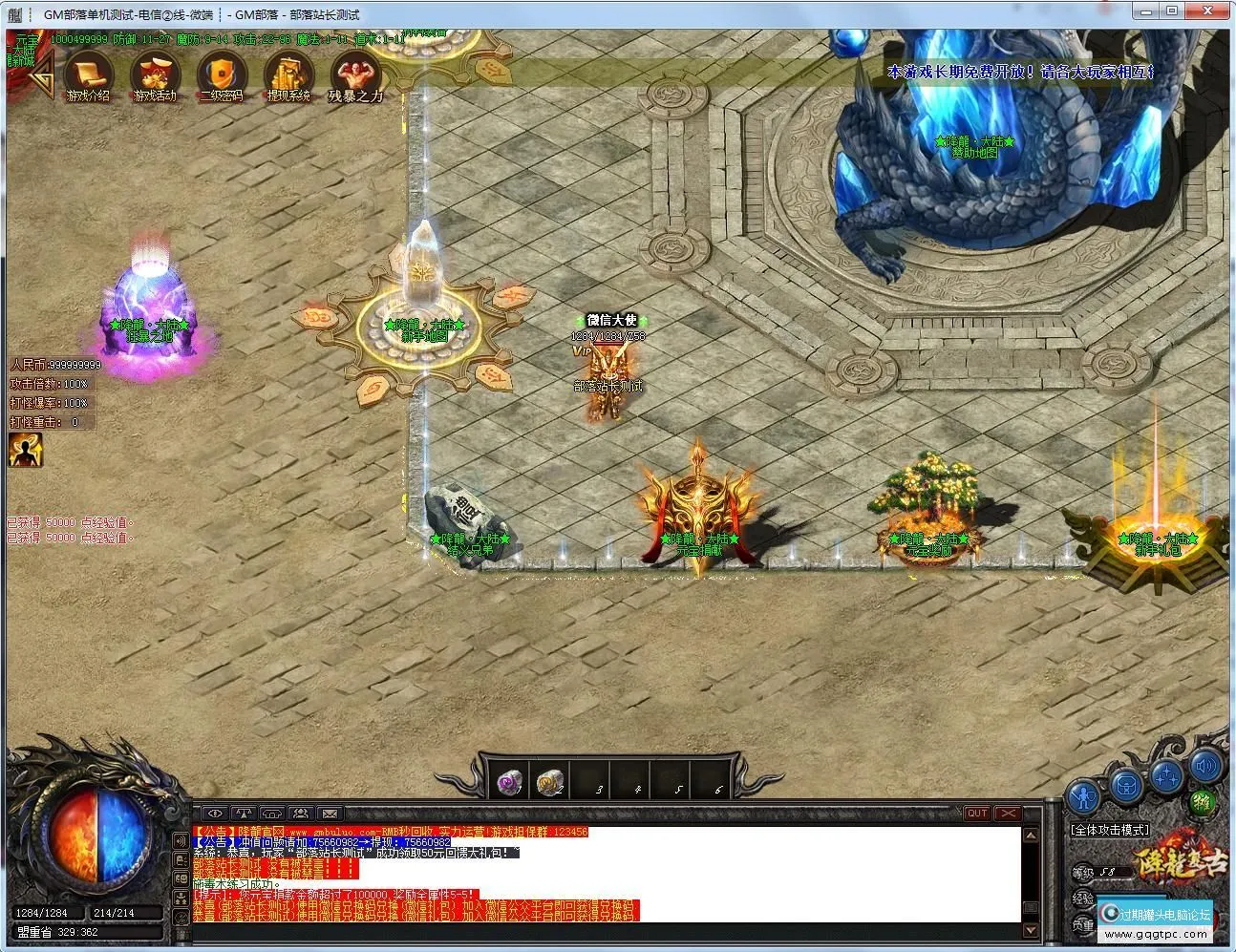Open the 二级密码 shield icon
The height and width of the screenshot is (952, 1236).
point(221,74)
